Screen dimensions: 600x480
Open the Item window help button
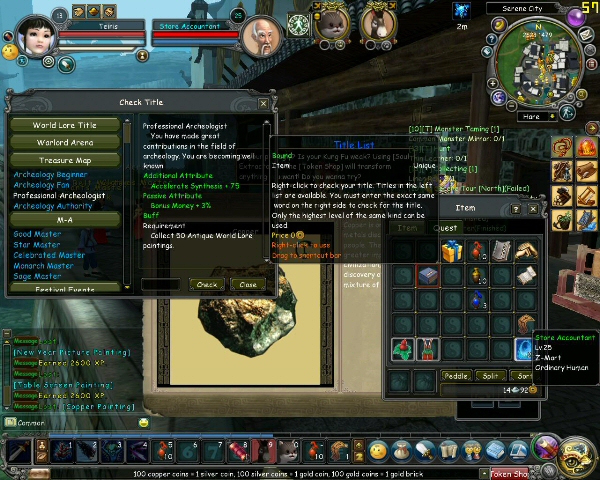[x=516, y=209]
